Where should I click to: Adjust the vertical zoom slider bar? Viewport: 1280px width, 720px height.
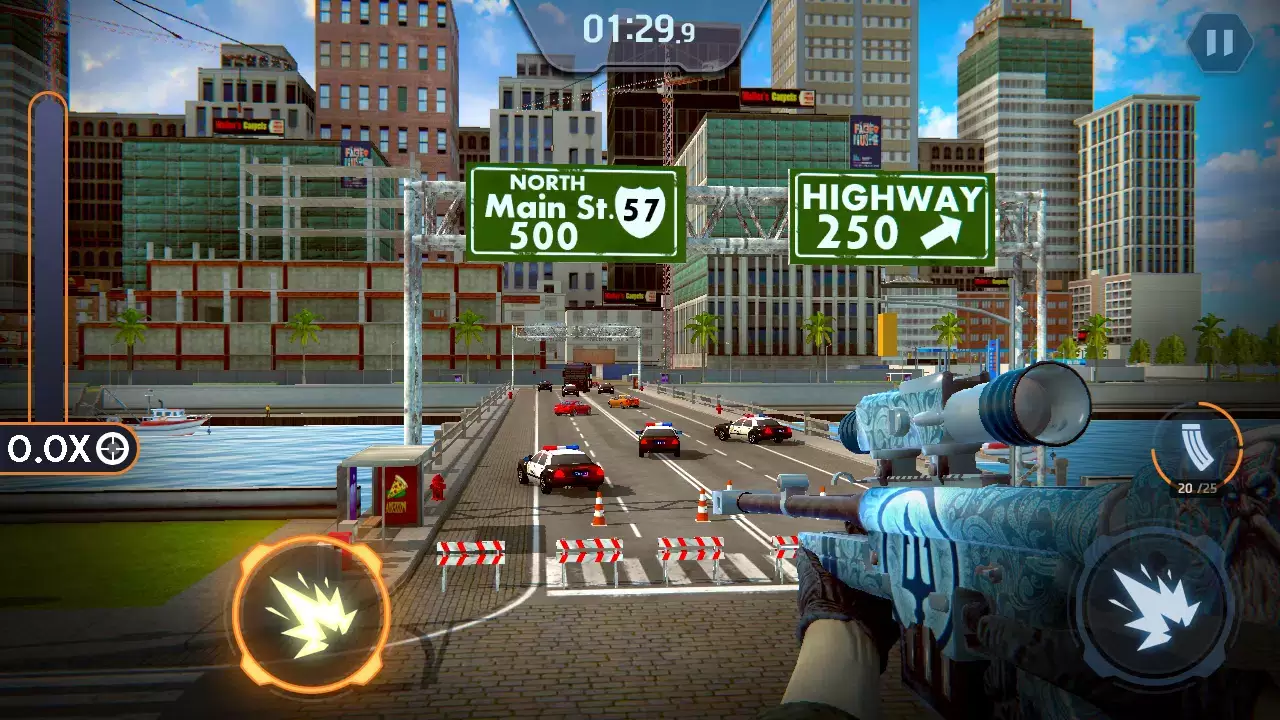[42, 270]
